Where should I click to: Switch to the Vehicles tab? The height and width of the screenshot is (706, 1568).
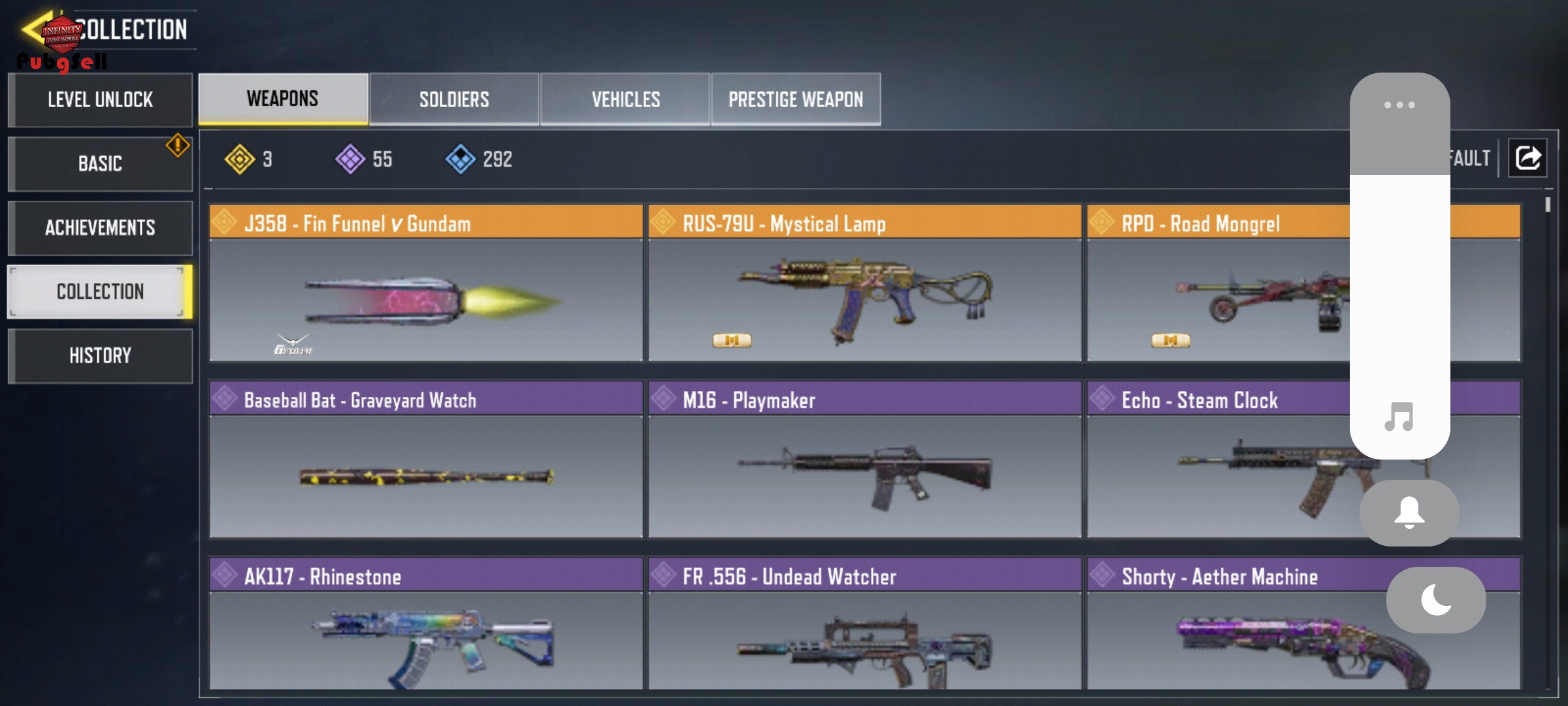pos(625,99)
